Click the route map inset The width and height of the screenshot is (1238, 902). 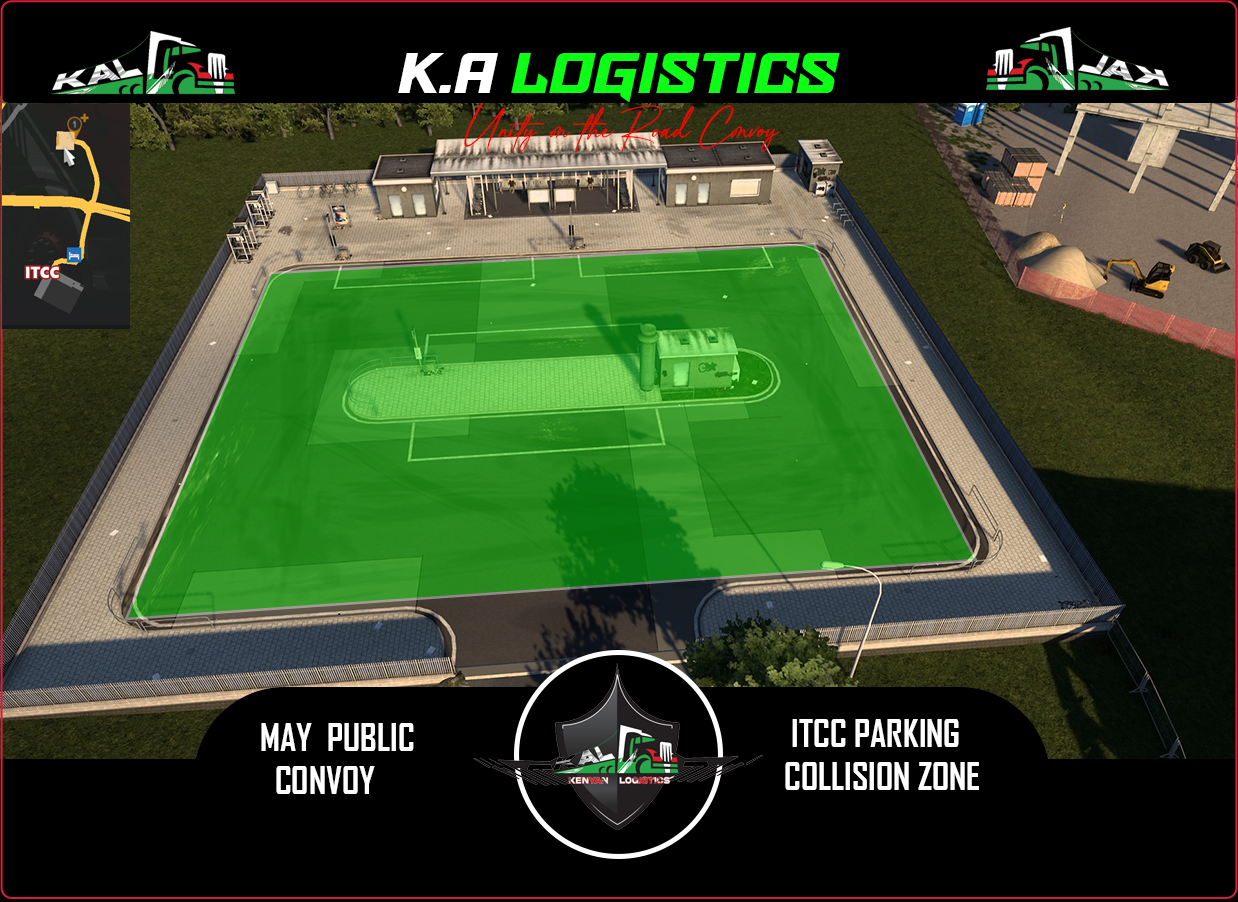coord(66,215)
